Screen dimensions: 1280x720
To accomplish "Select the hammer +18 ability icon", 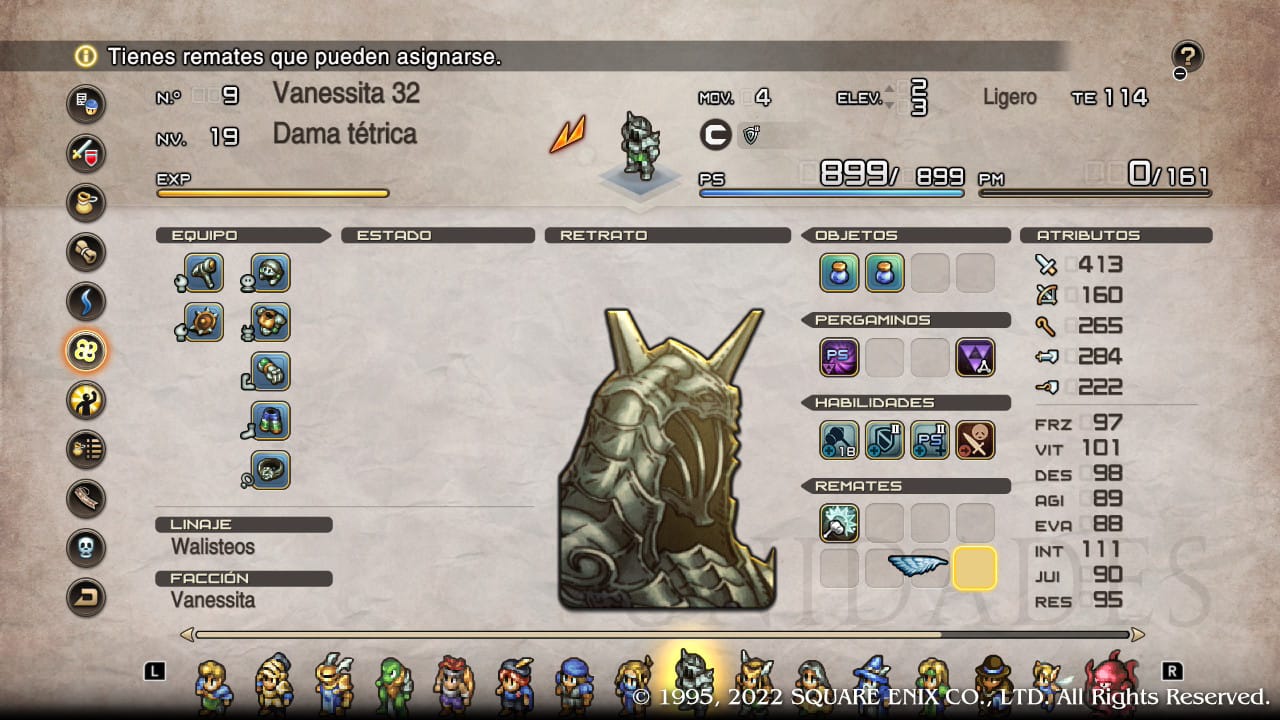I will (839, 439).
